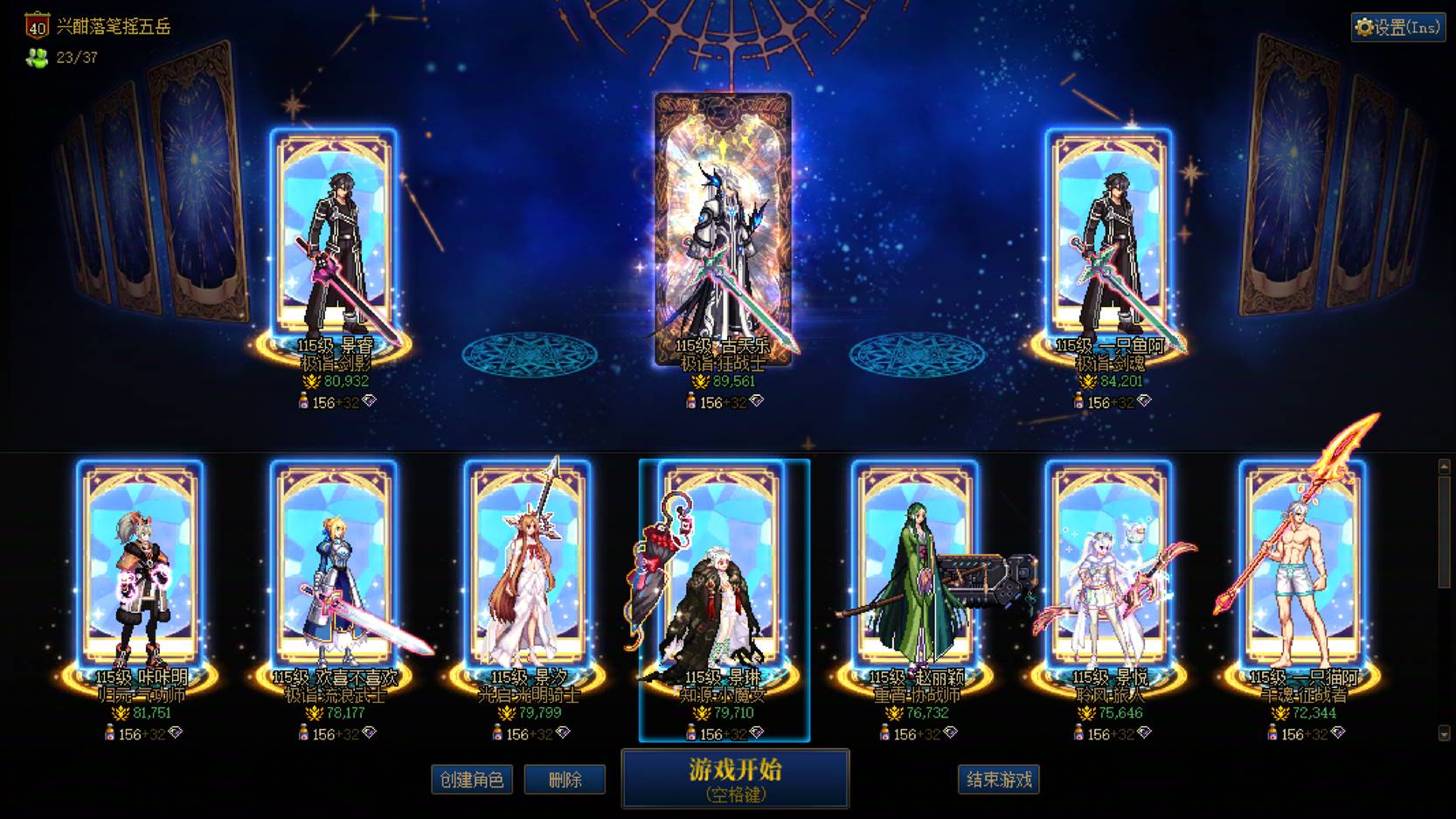This screenshot has width=1456, height=819.
Task: Click the pink gem icon beside 景睿's 156+32
Action: [x=369, y=401]
